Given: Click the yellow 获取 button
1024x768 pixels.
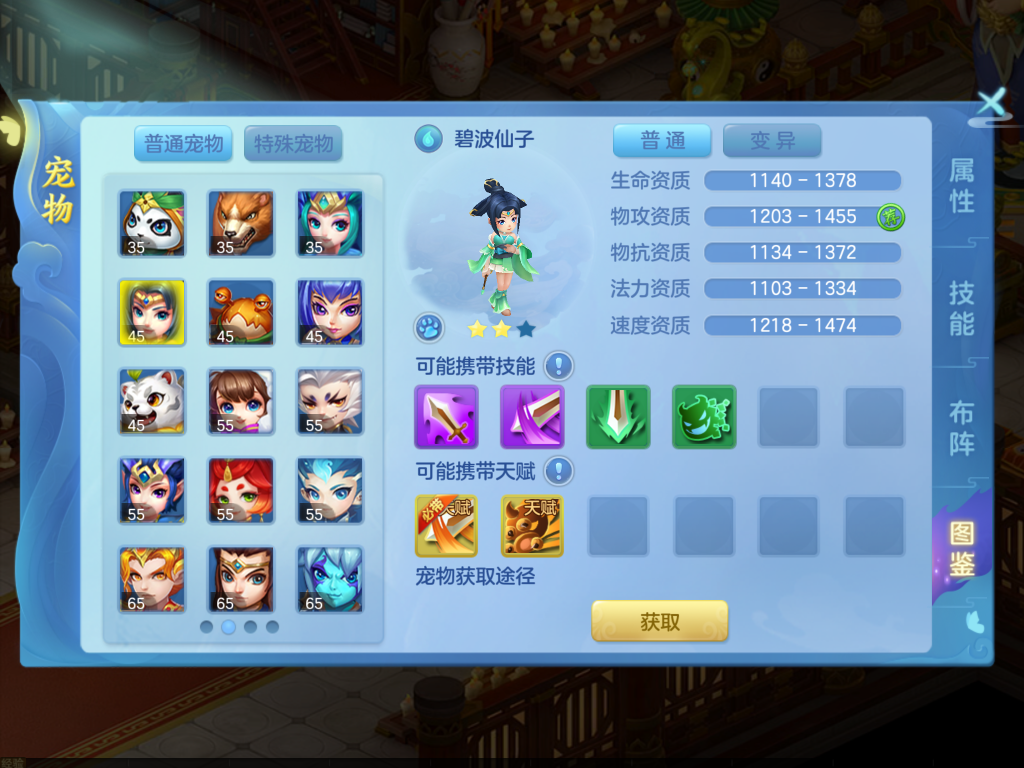Looking at the screenshot, I should click(660, 621).
